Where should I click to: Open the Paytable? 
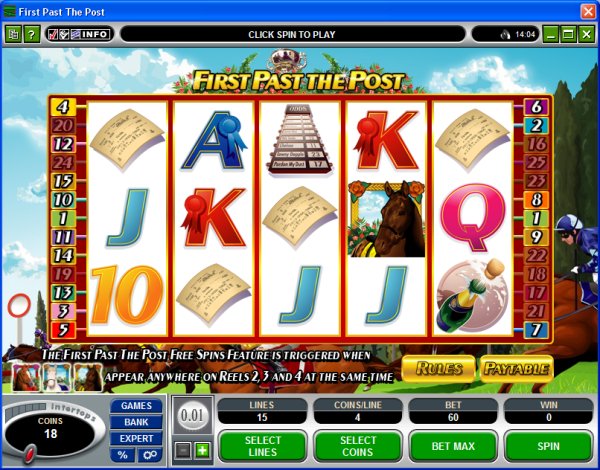click(516, 368)
